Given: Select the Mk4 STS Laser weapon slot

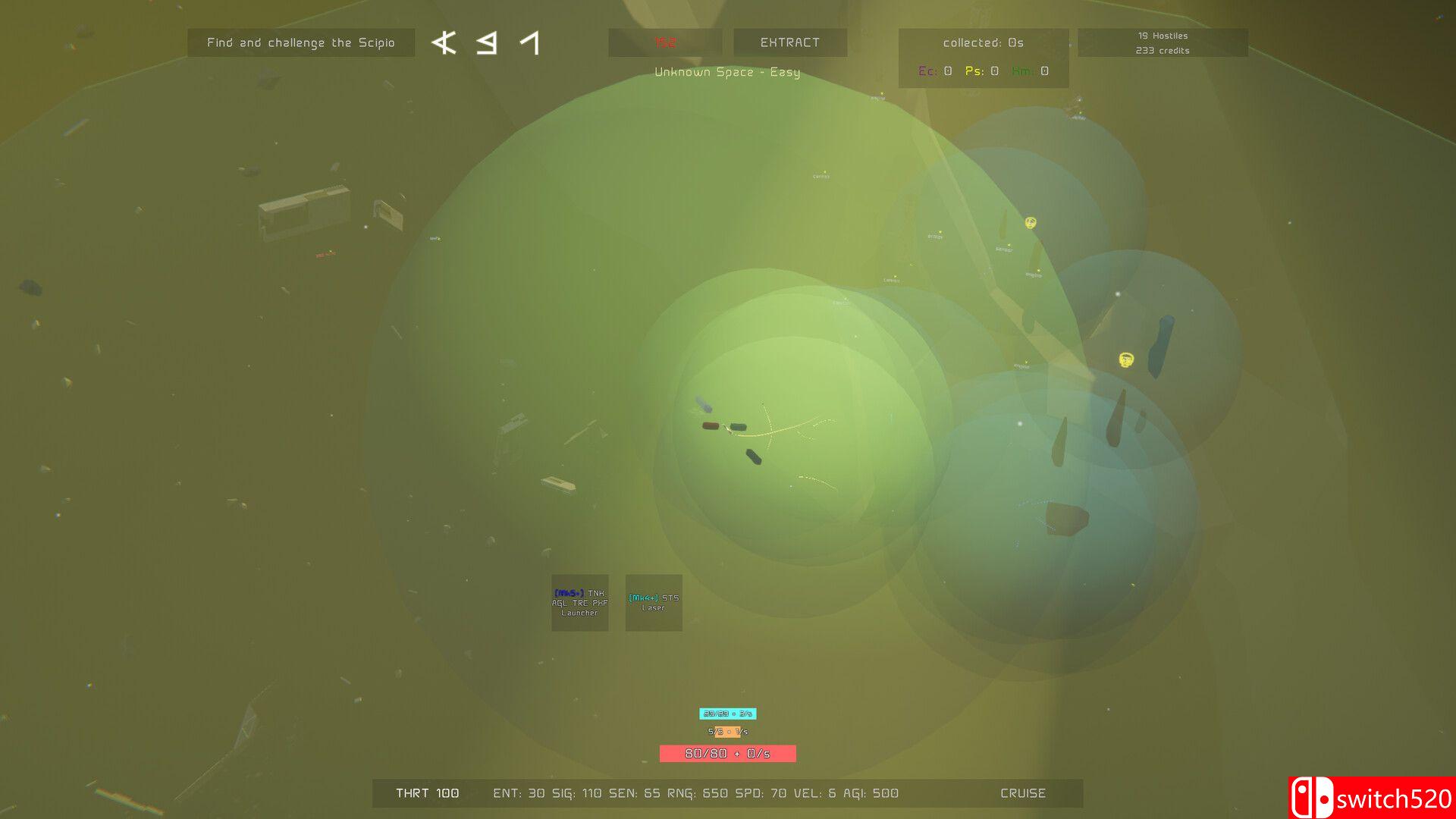Looking at the screenshot, I should 654,603.
